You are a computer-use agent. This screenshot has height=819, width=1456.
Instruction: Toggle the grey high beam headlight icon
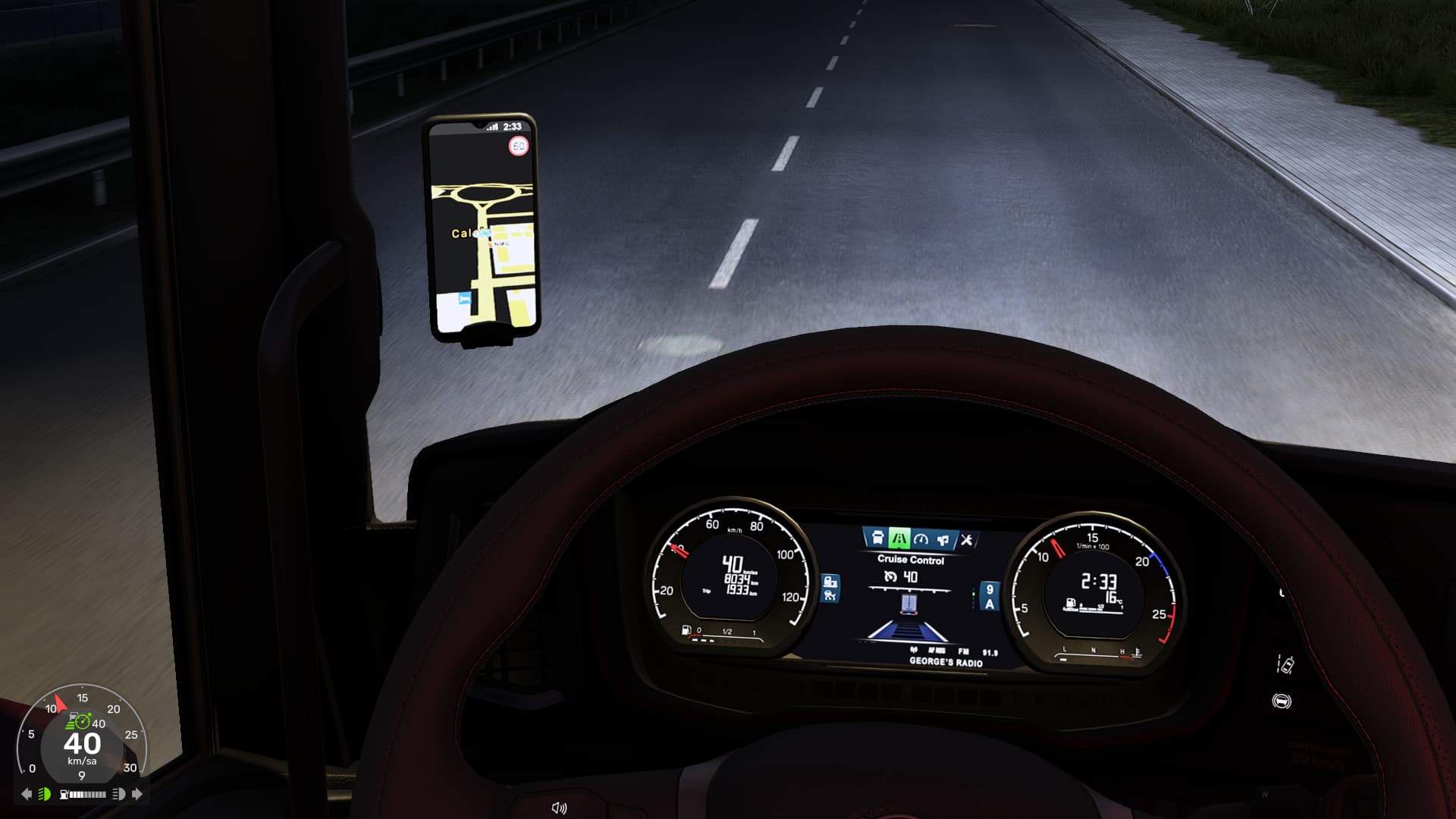[119, 794]
